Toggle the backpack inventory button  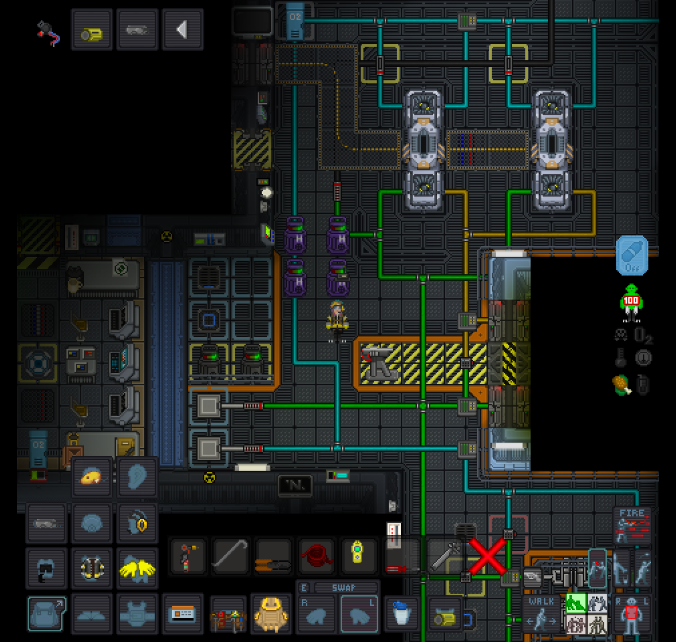[x=48, y=611]
